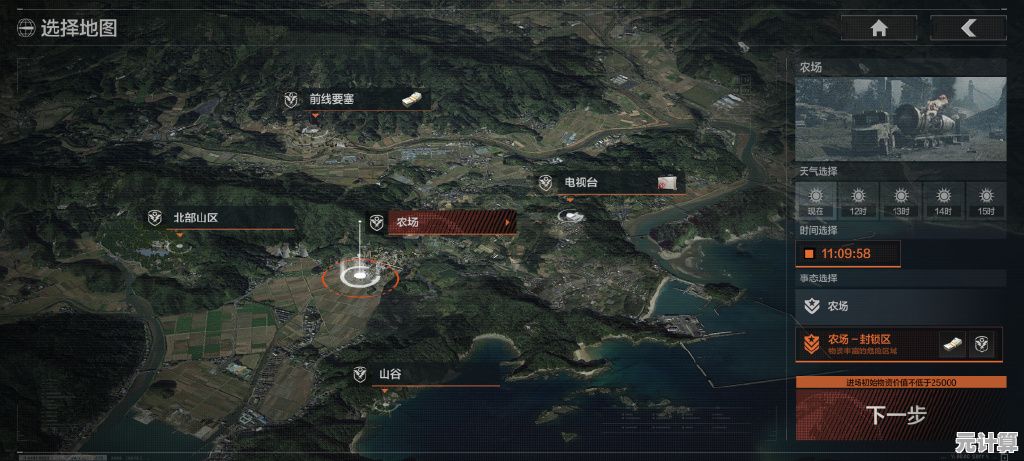Pick the highlighted 农场 map label
This screenshot has height=461, width=1024.
441,222
